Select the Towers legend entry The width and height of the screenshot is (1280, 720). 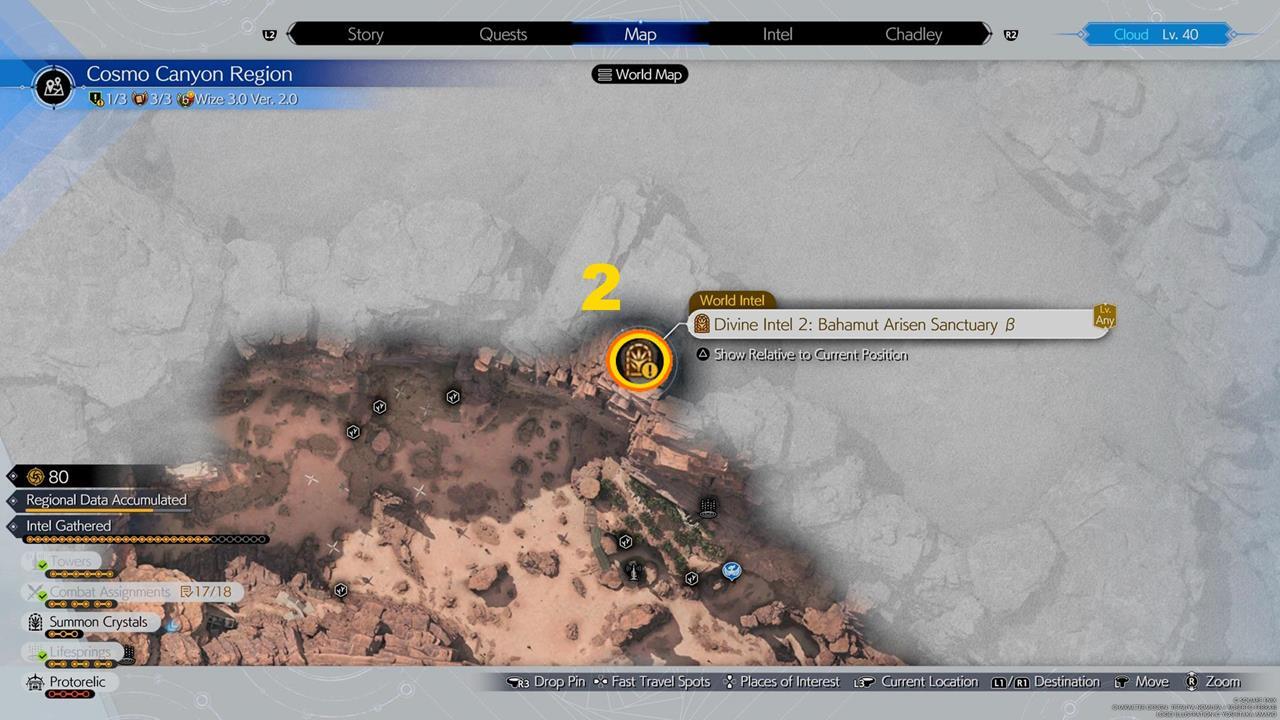70,562
